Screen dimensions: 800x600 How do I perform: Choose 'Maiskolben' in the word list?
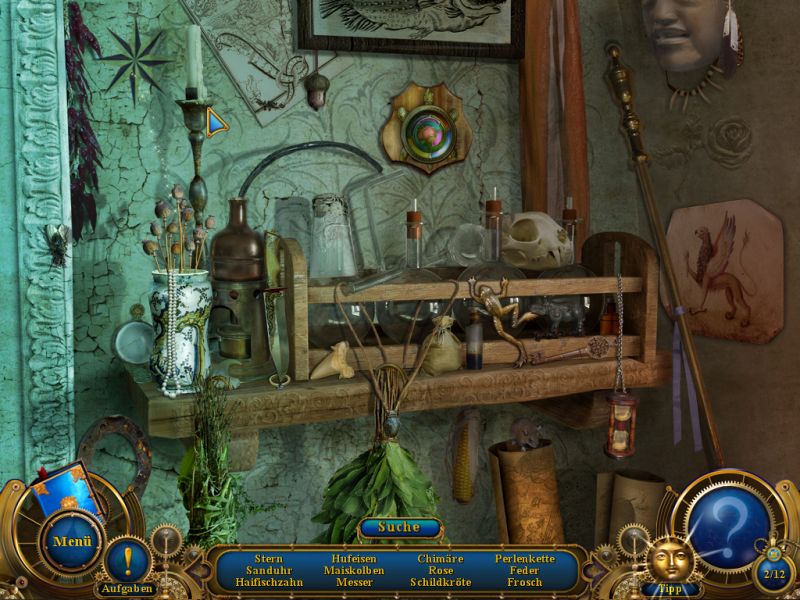point(354,570)
